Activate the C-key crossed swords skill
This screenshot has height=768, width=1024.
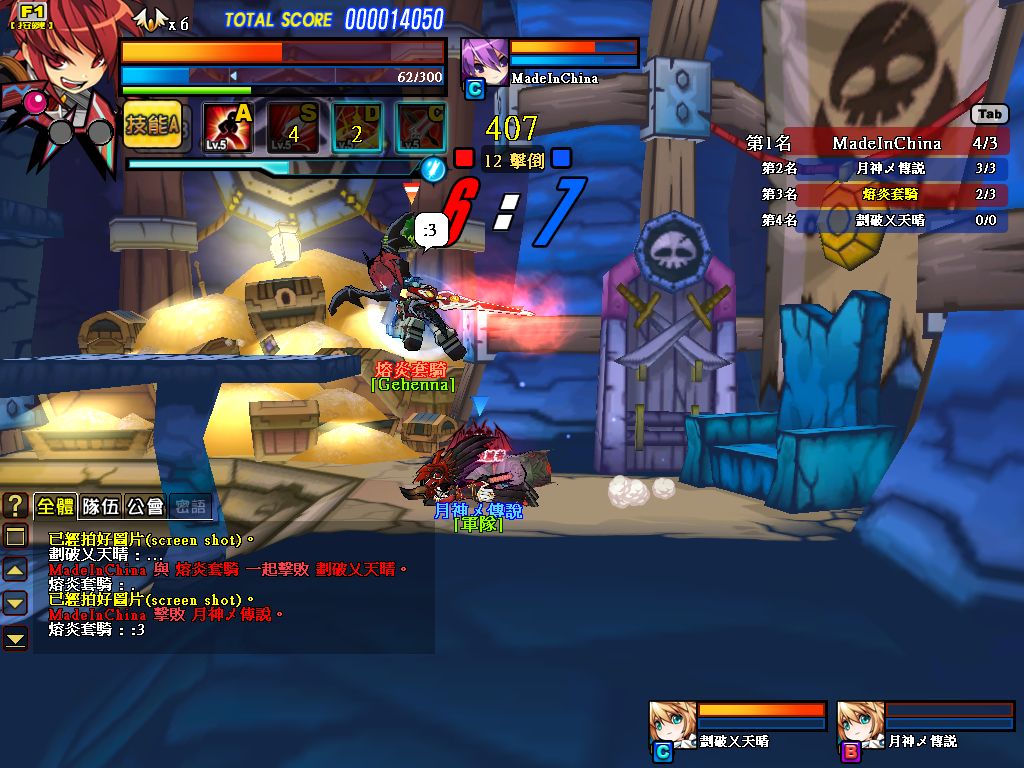(421, 128)
